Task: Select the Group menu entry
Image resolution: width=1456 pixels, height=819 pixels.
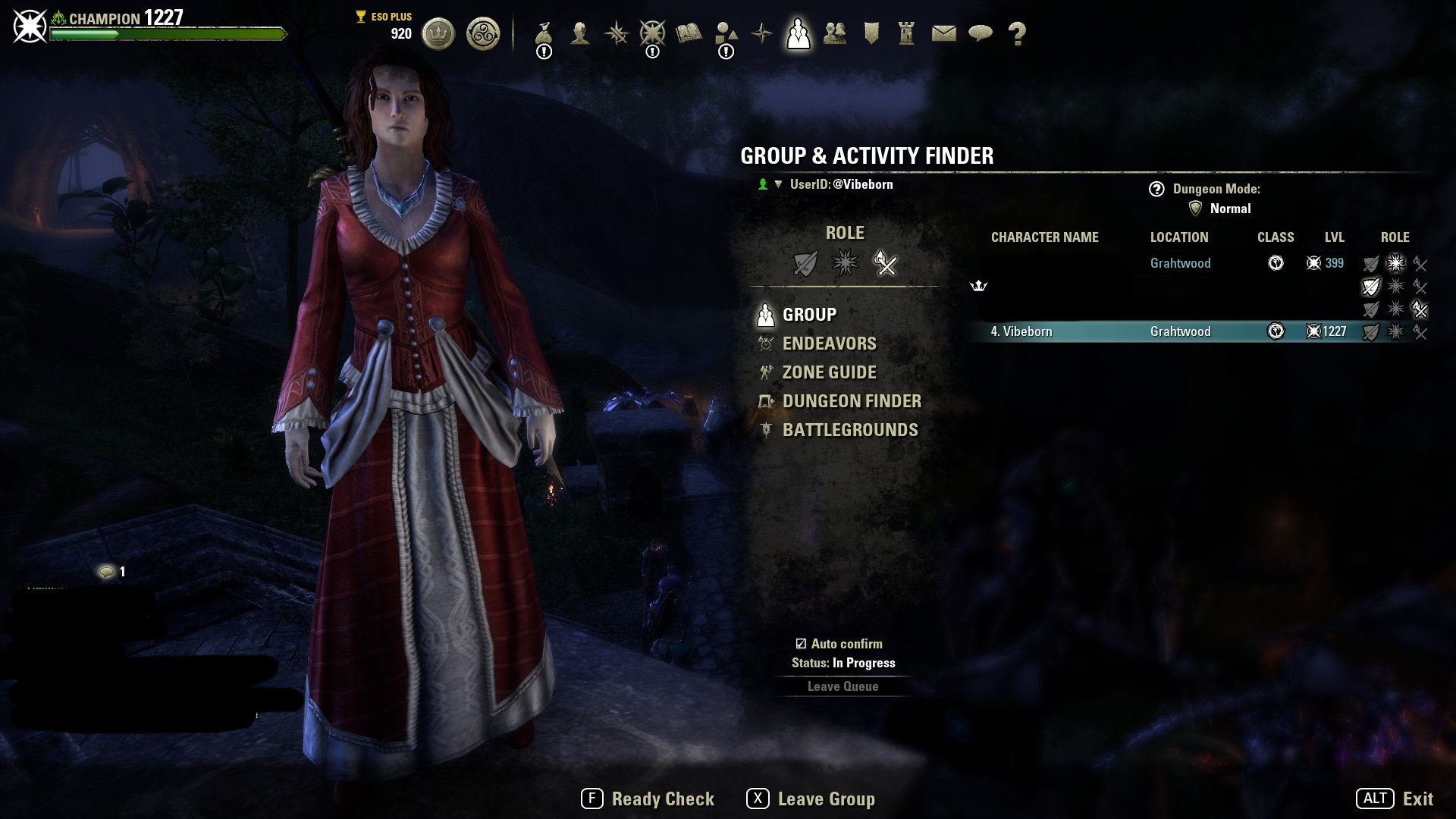Action: pos(808,315)
